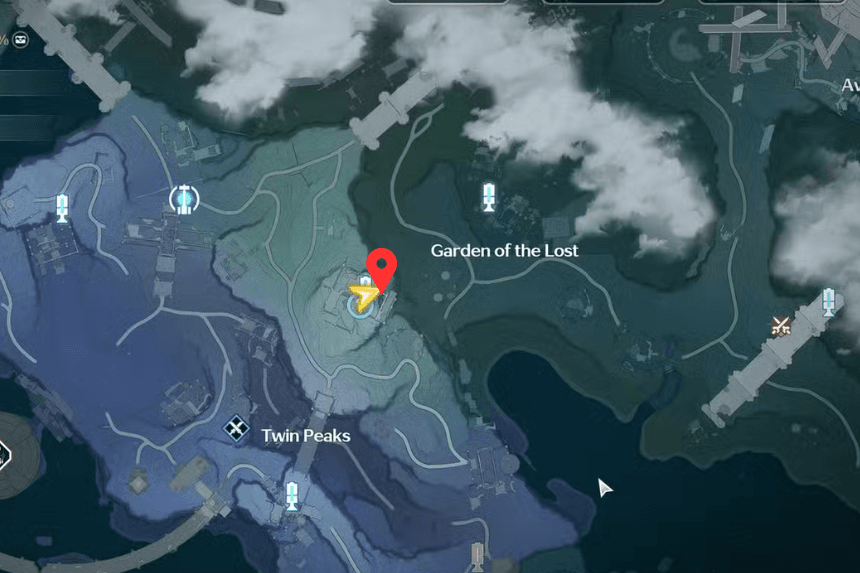Select the beacon beside the crossed swords
Image resolution: width=860 pixels, height=573 pixels.
click(x=828, y=302)
